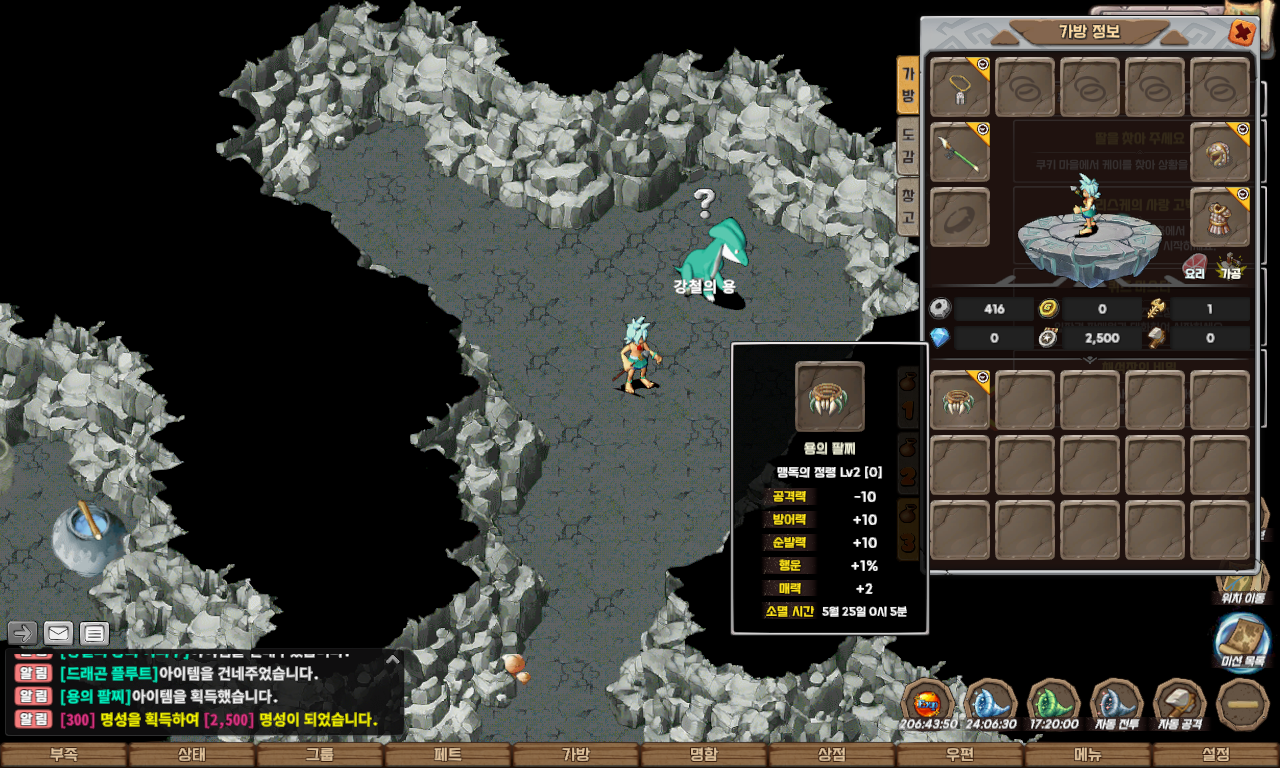Open the 상점 shop menu
1280x768 pixels.
(x=831, y=755)
